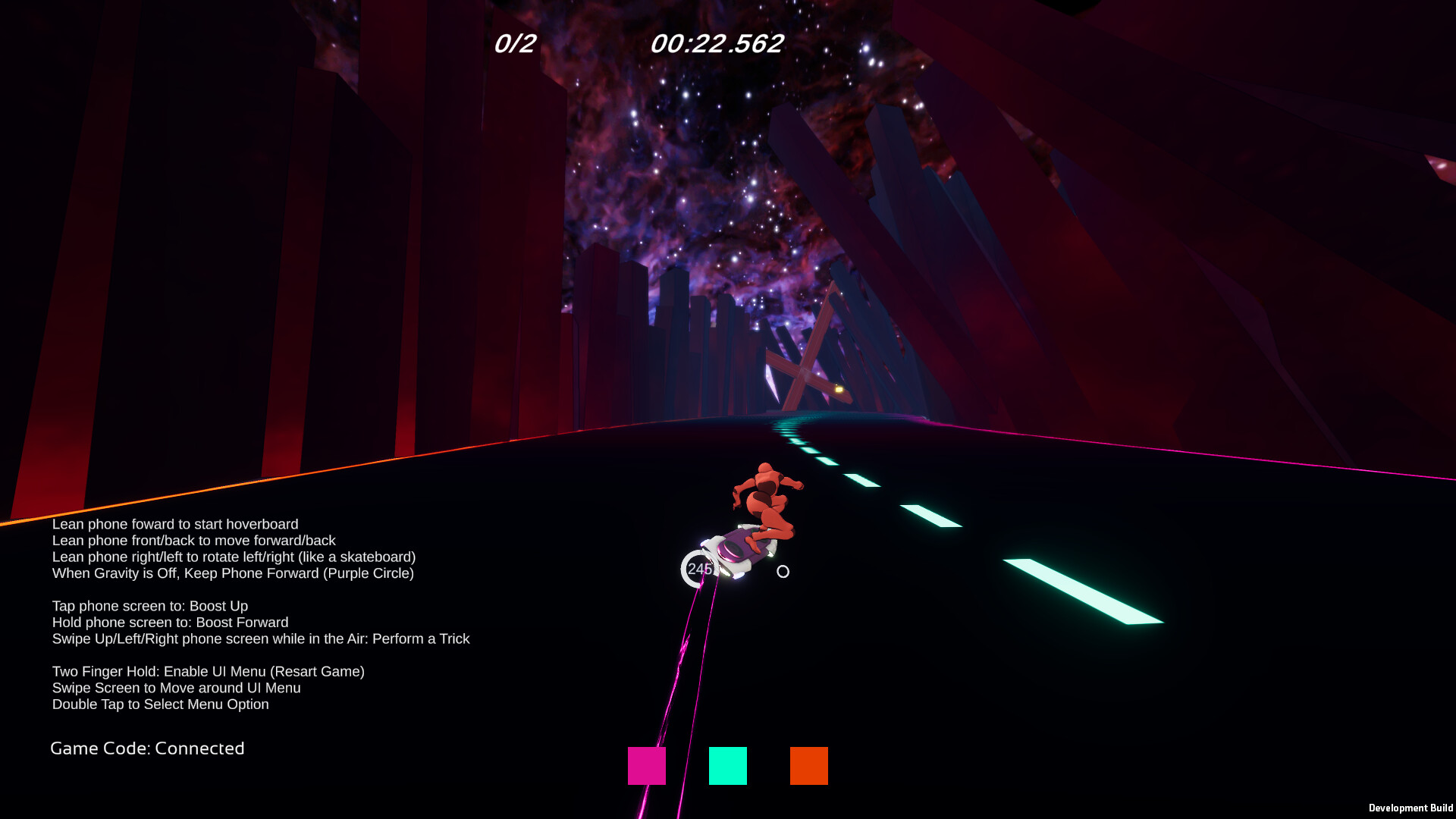Click the small white gravity circle icon
This screenshot has width=1456, height=819.
coord(783,572)
